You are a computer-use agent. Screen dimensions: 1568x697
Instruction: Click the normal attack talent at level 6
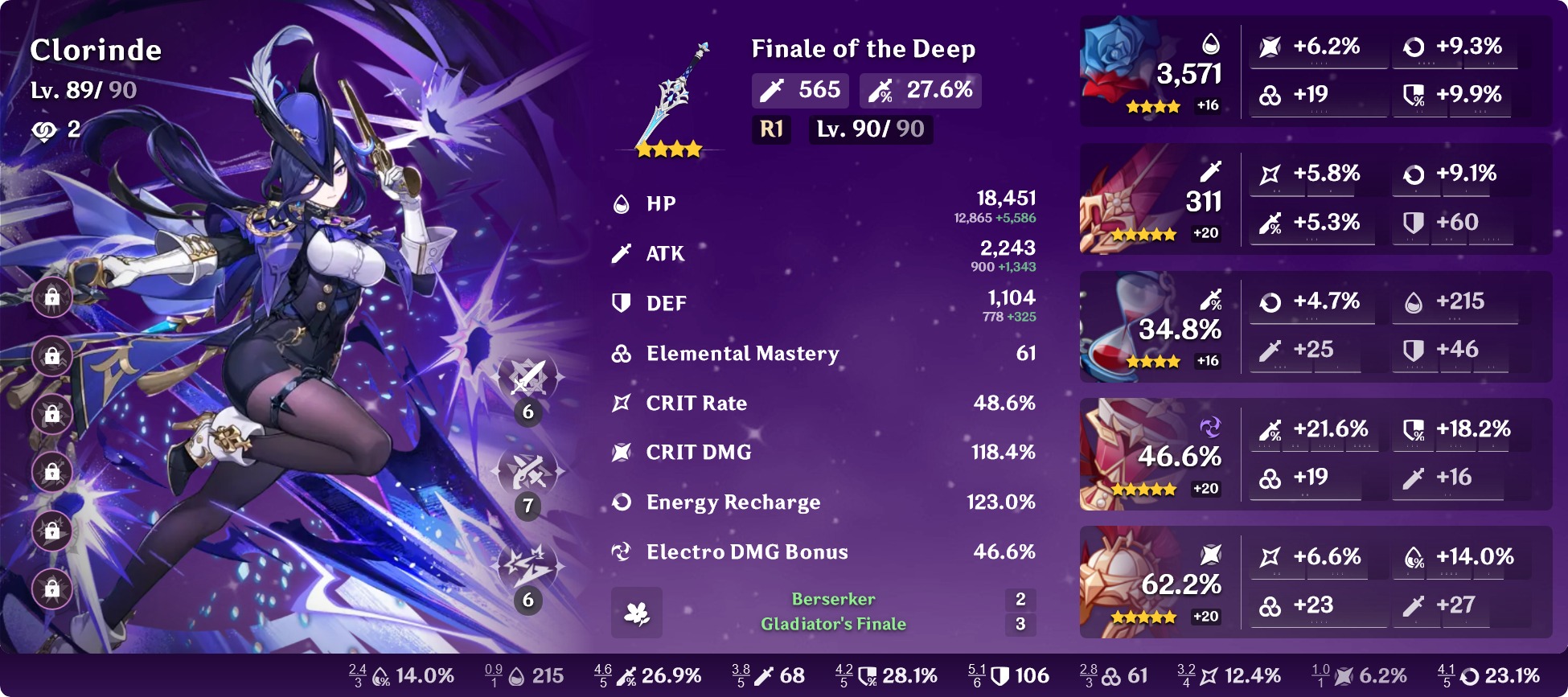coord(528,376)
